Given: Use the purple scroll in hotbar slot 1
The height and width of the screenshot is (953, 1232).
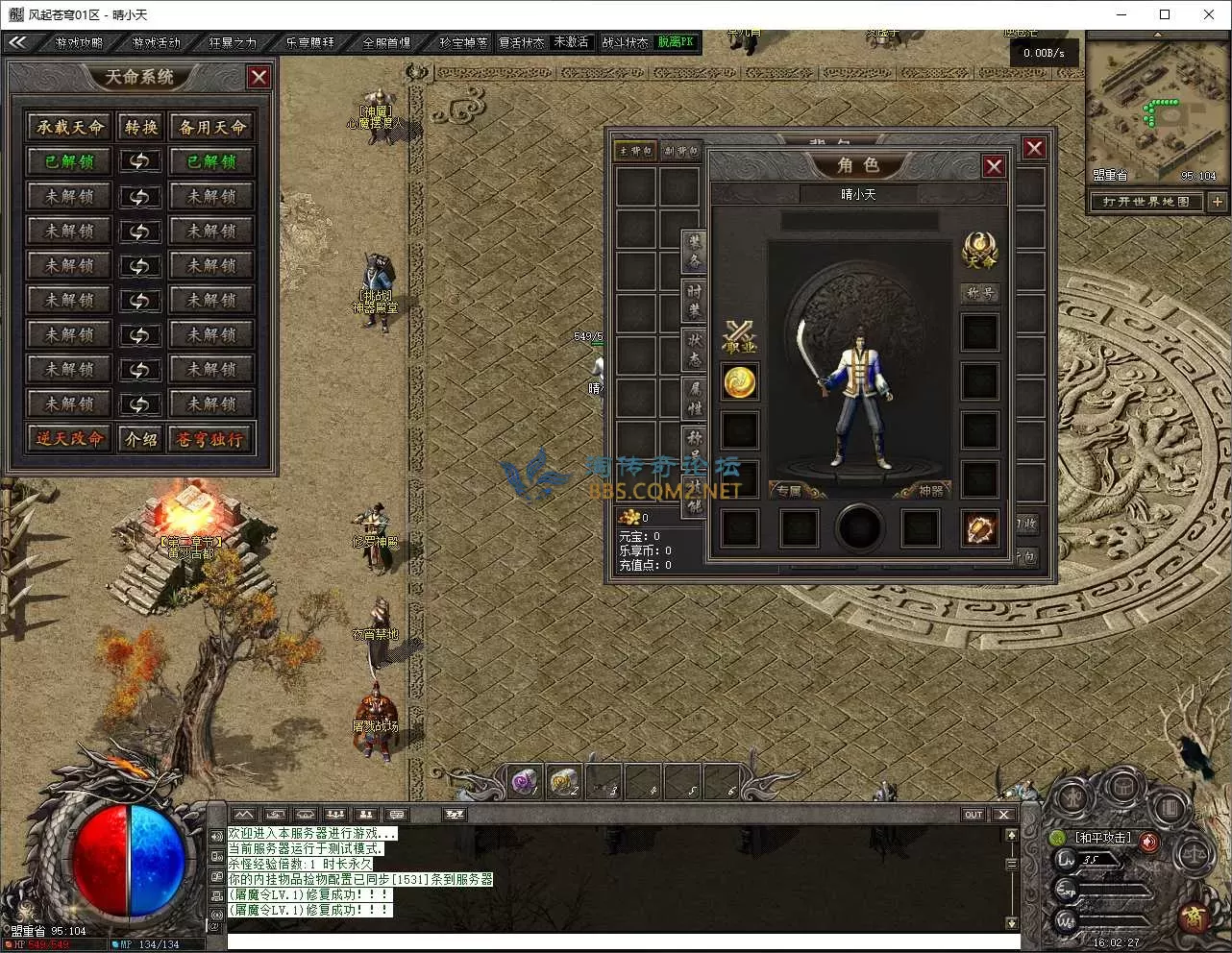Looking at the screenshot, I should coord(525,783).
